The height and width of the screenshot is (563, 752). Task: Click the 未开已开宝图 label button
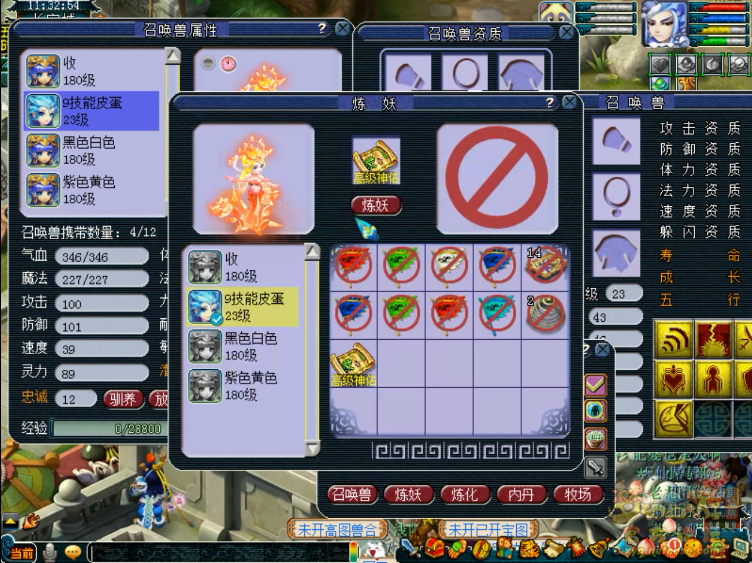pos(492,529)
